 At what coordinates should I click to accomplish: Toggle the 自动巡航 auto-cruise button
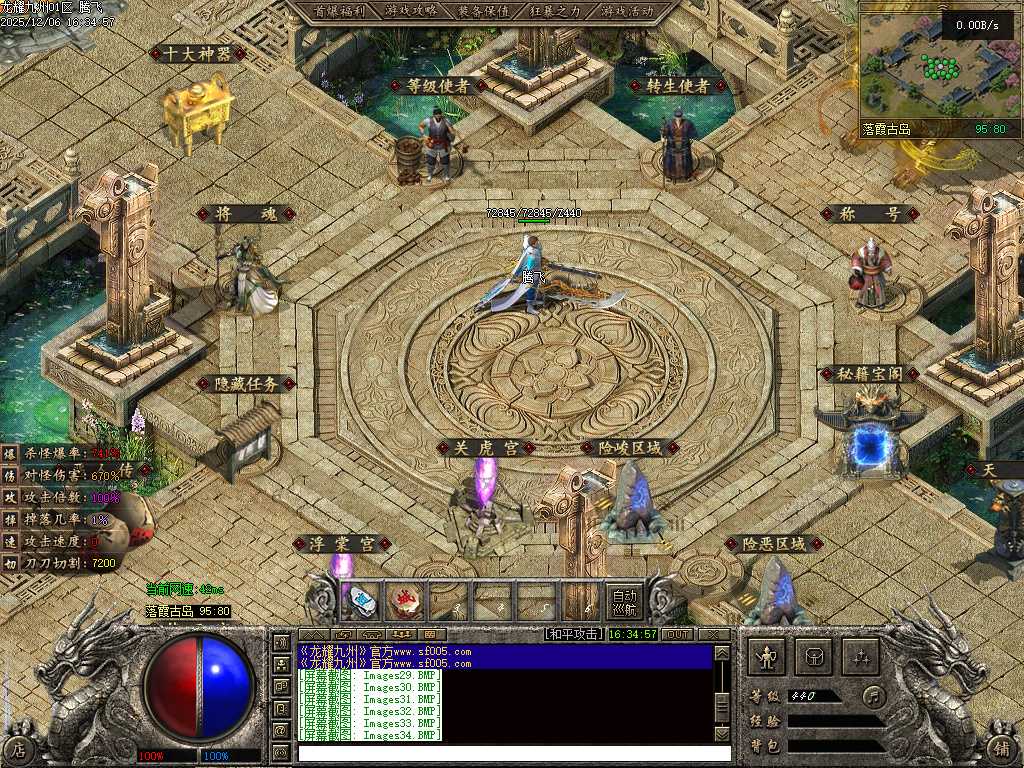625,601
